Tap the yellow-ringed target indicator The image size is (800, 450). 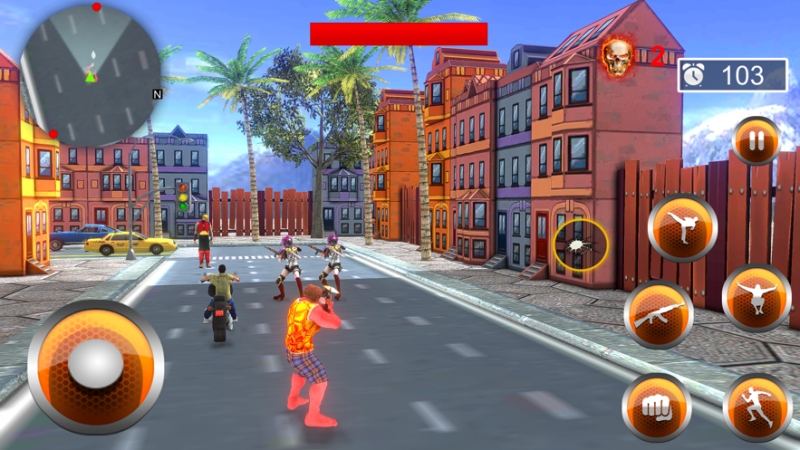pos(580,243)
